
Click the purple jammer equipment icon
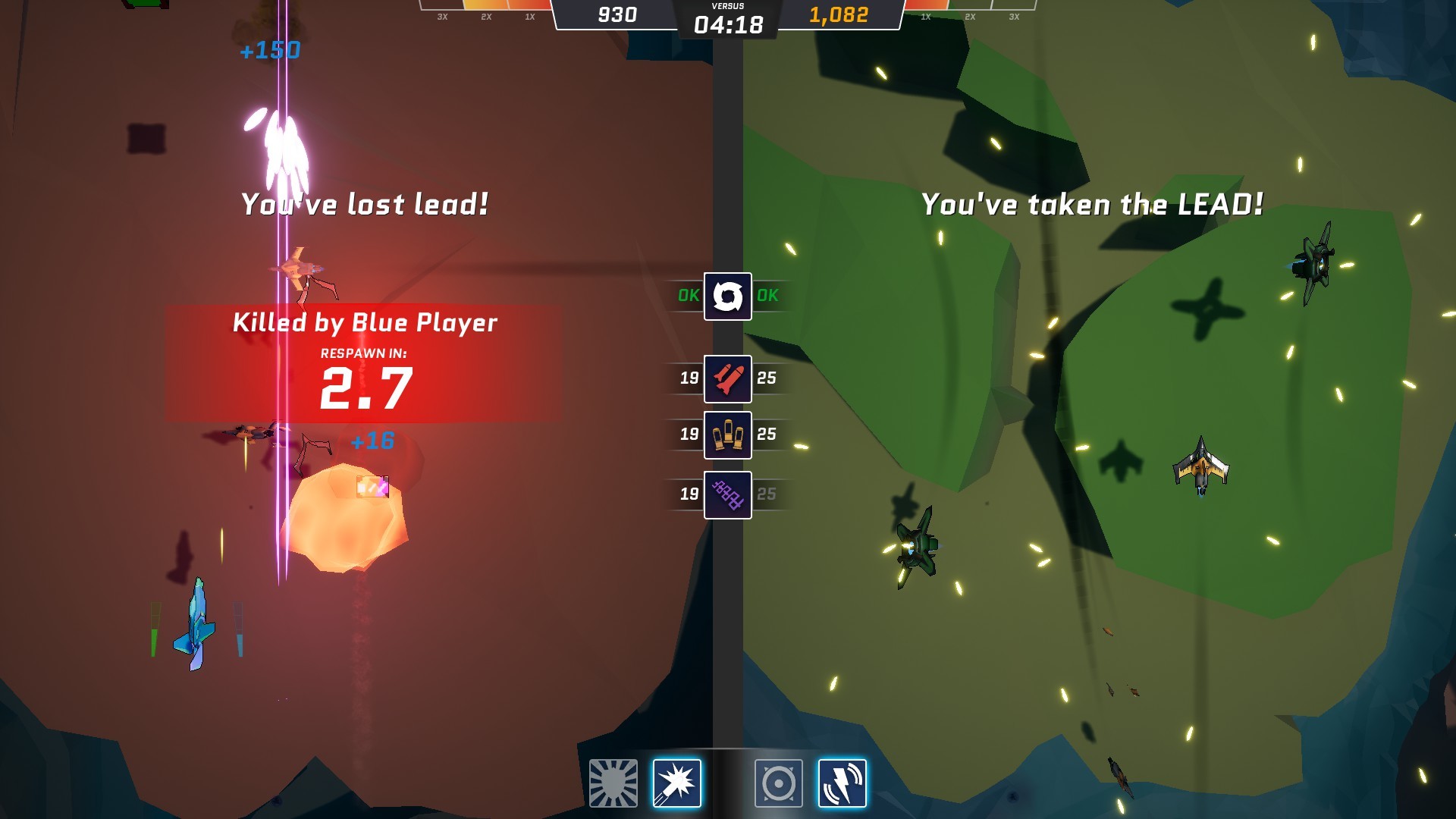[727, 493]
